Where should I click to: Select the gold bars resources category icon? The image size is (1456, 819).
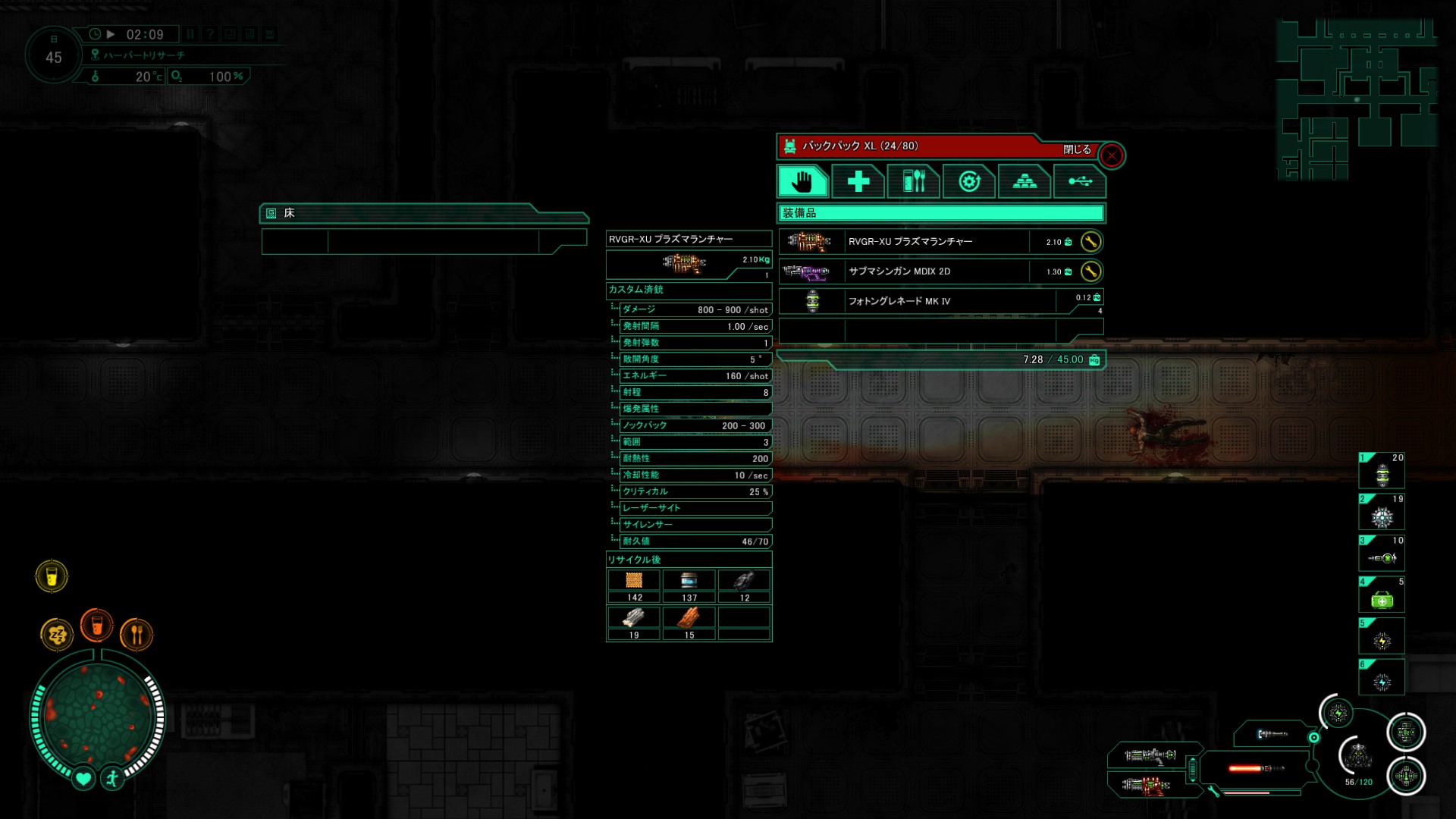tap(1025, 181)
